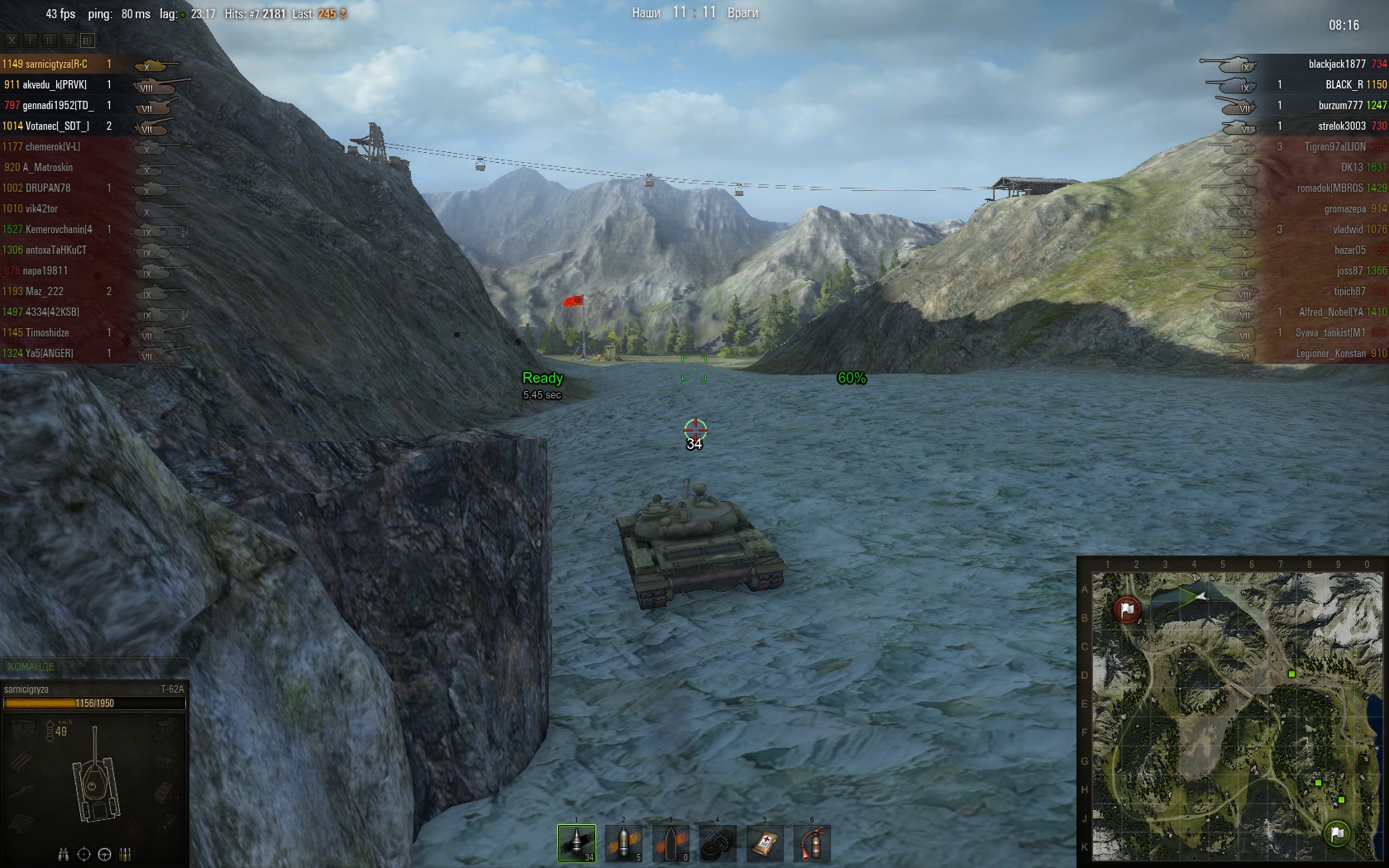Select enemy blackjack1877 in the enemy list
This screenshot has height=868, width=1389.
point(1336,64)
